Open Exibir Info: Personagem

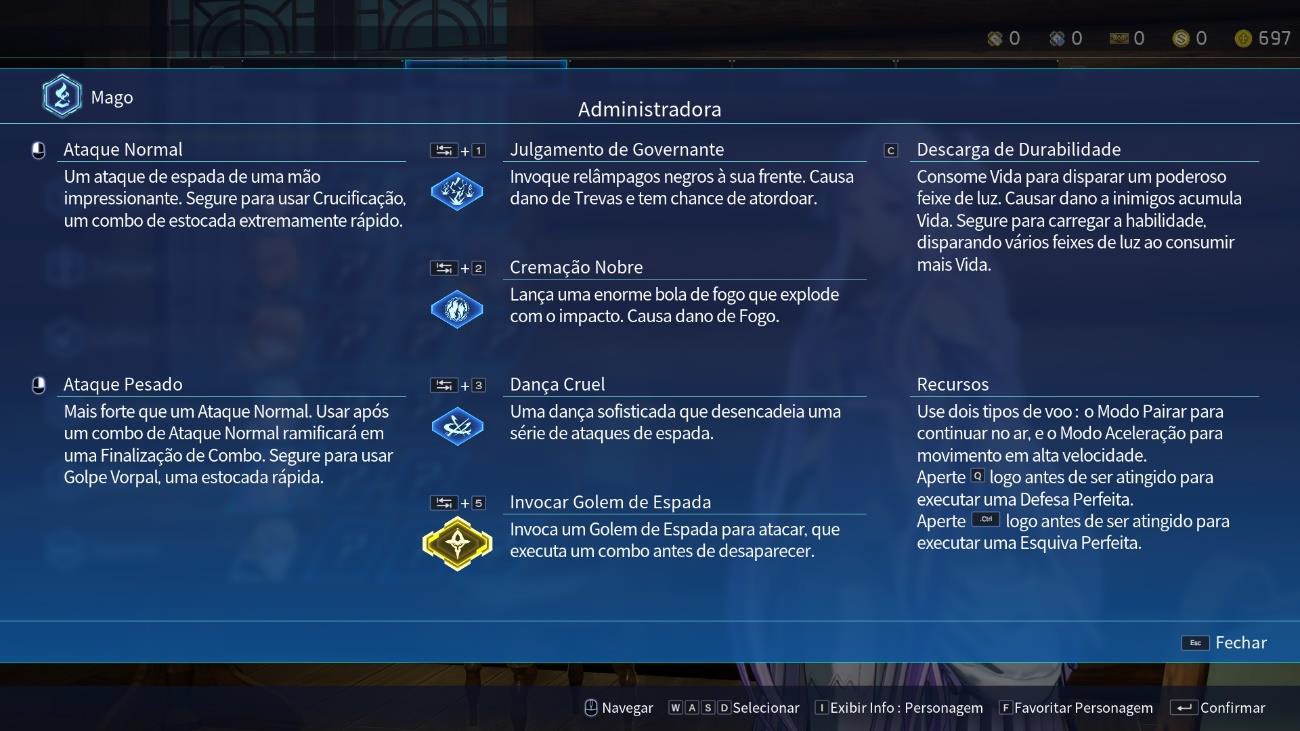899,708
